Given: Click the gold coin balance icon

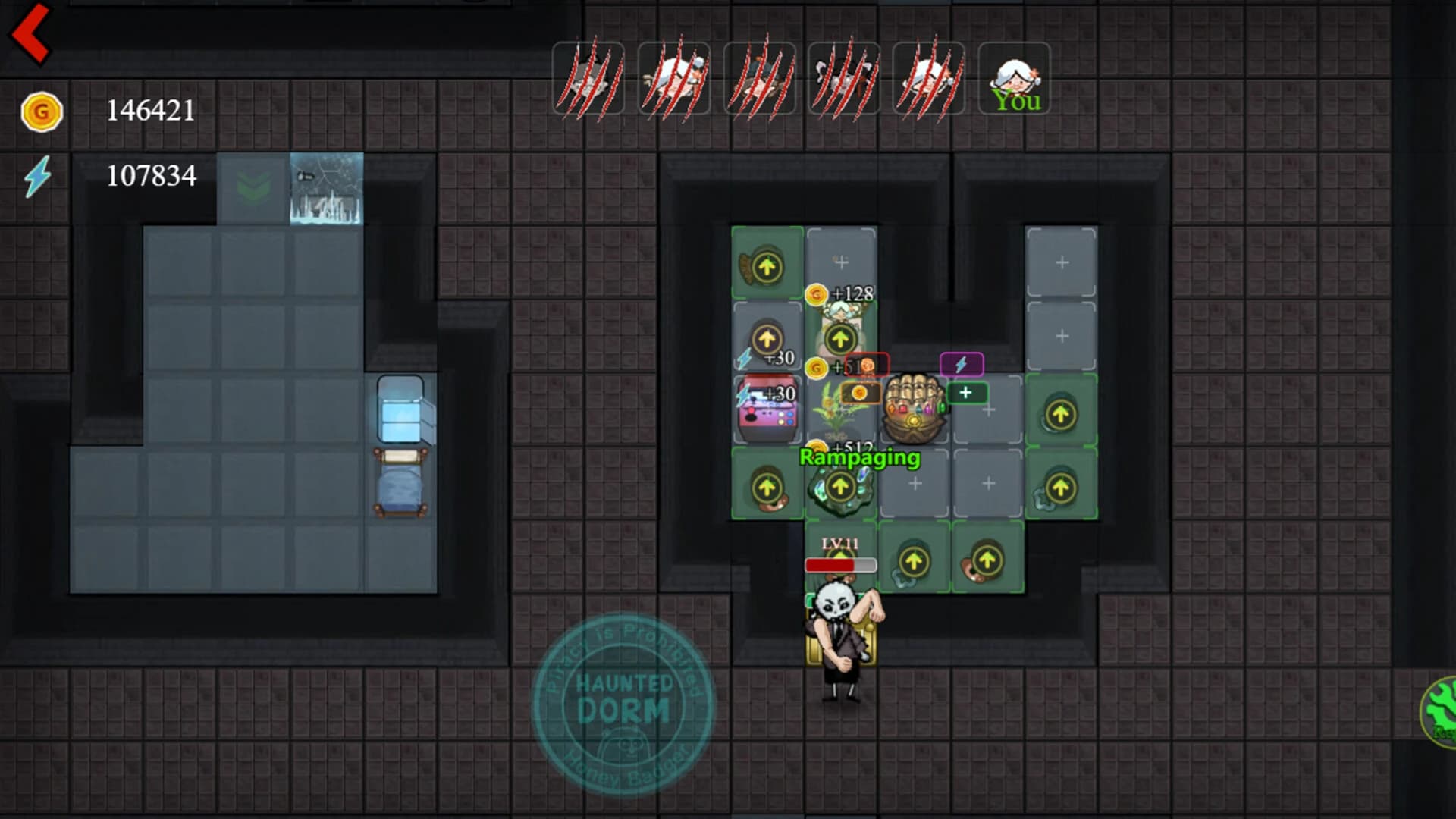Looking at the screenshot, I should coord(42,111).
